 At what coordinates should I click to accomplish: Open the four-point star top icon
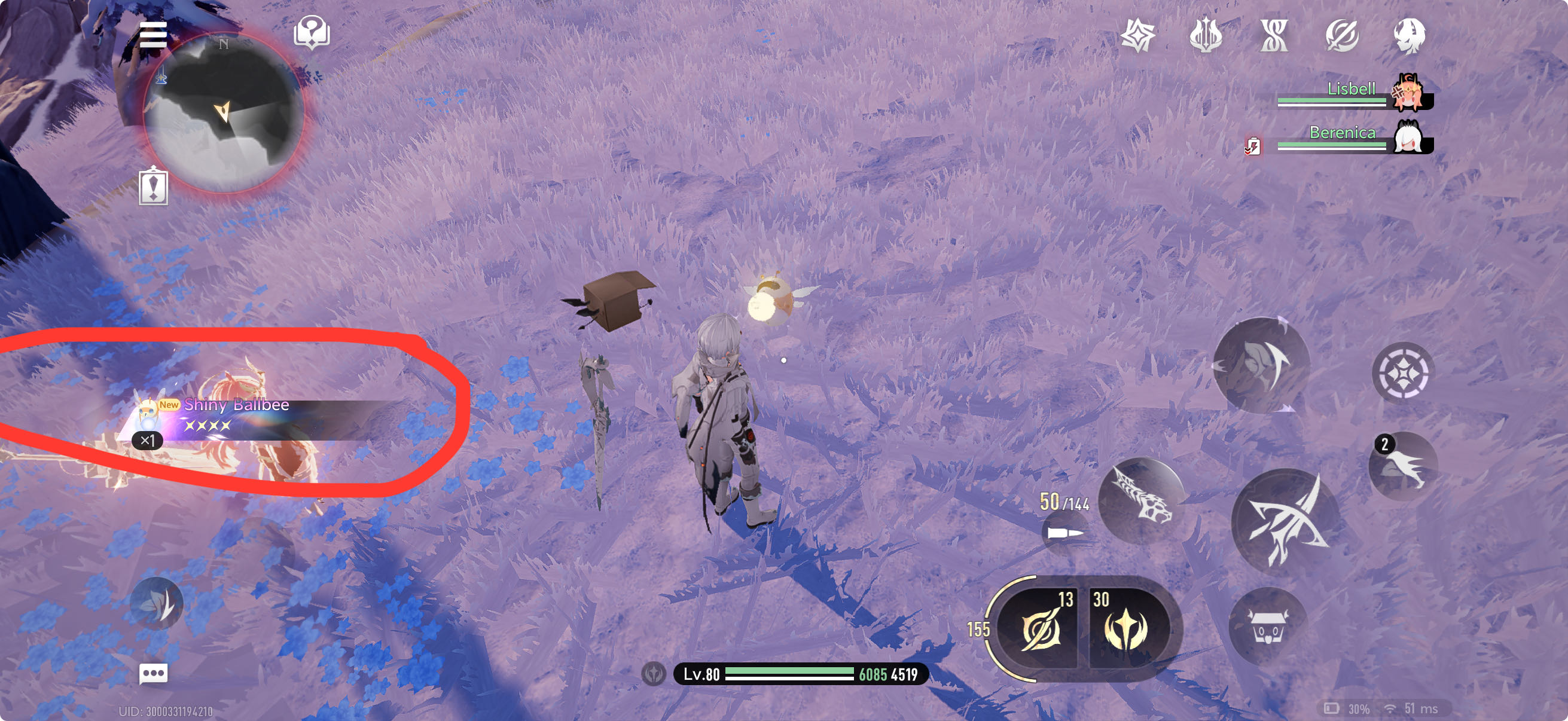pyautogui.click(x=1137, y=35)
